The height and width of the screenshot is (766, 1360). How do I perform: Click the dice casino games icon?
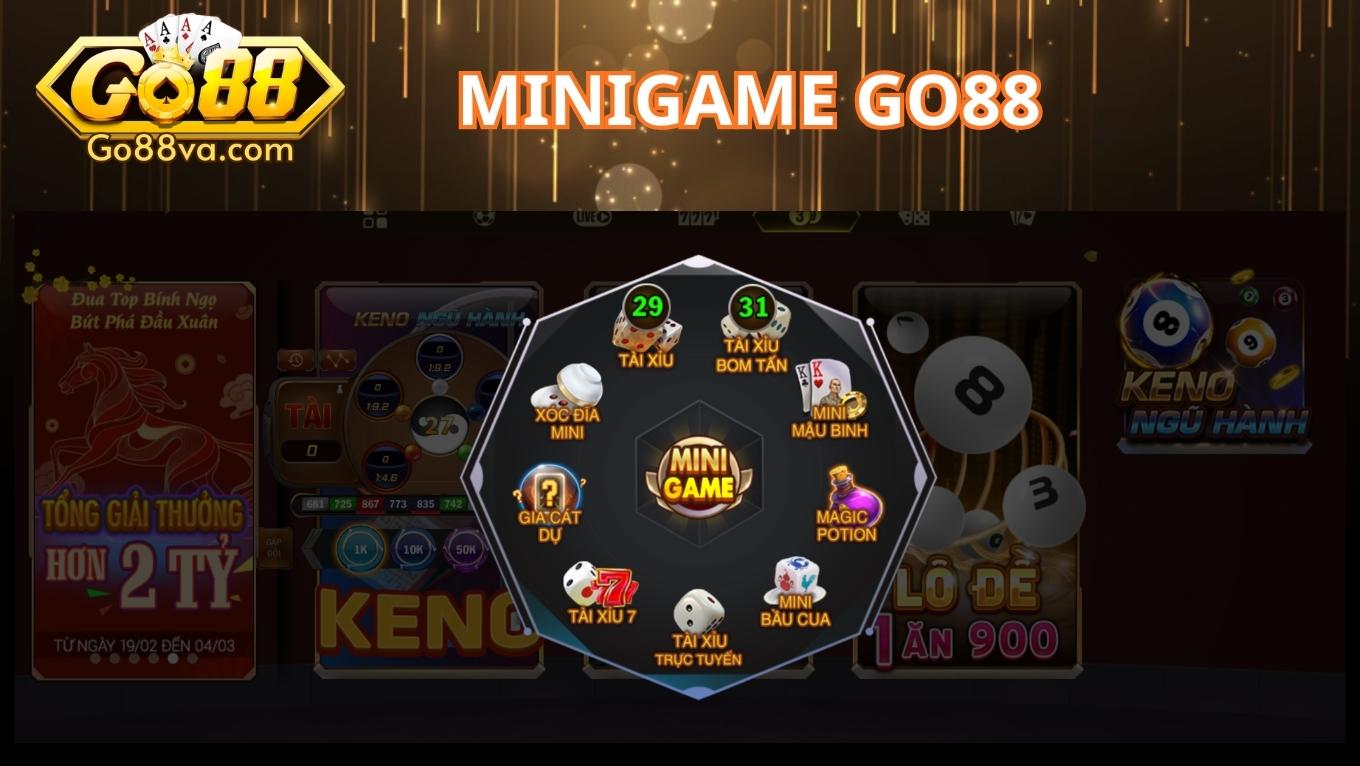click(x=915, y=218)
